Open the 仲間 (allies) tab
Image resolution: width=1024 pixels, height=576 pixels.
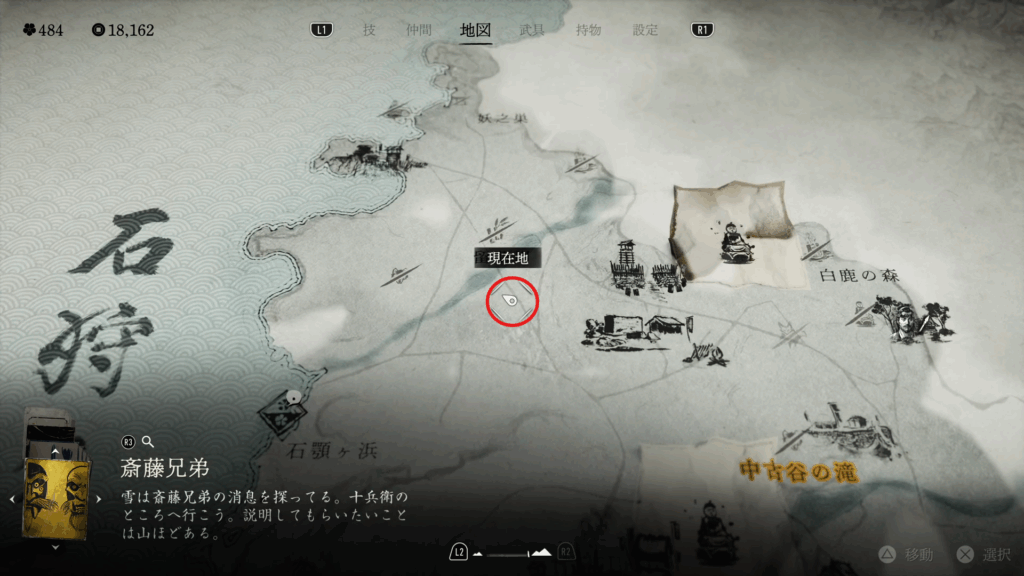pos(418,30)
